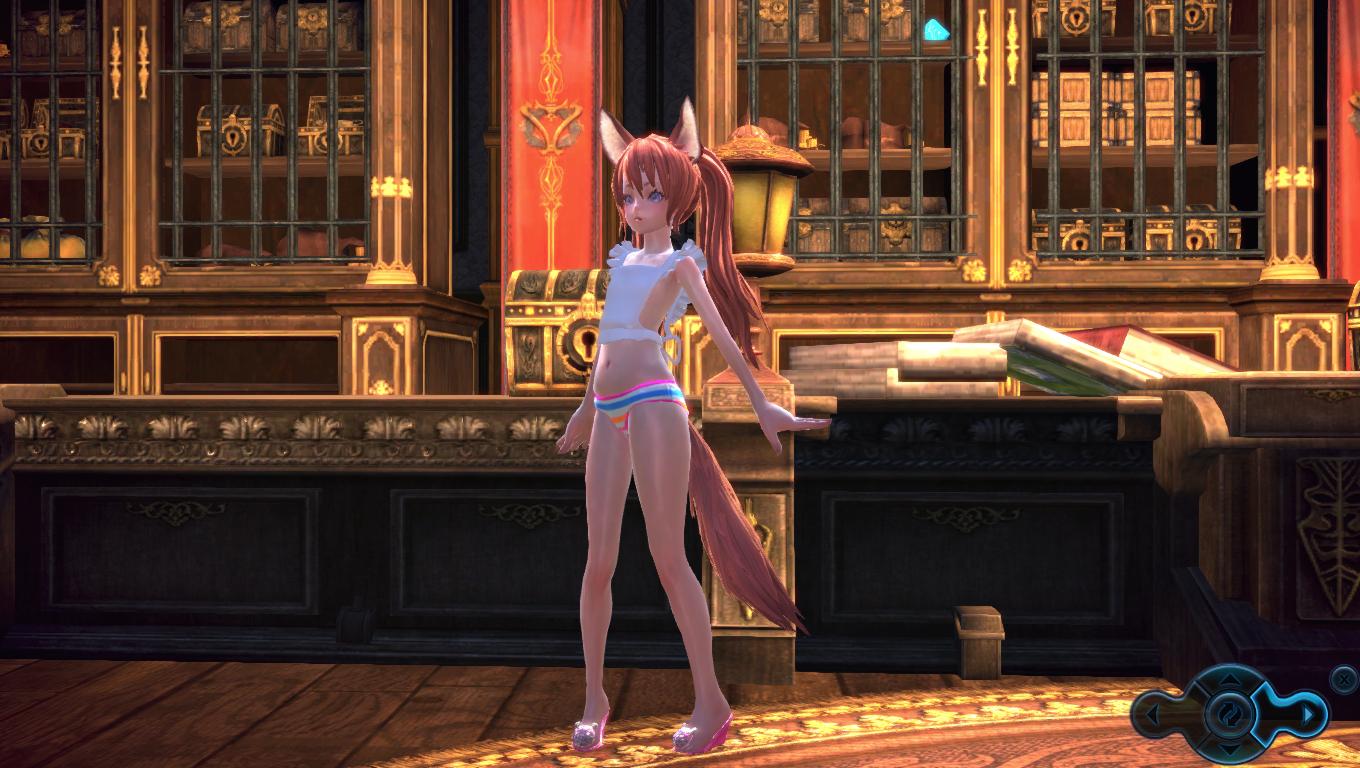Click the up arrow on the camera control
This screenshot has height=768, width=1360.
pos(1230,681)
